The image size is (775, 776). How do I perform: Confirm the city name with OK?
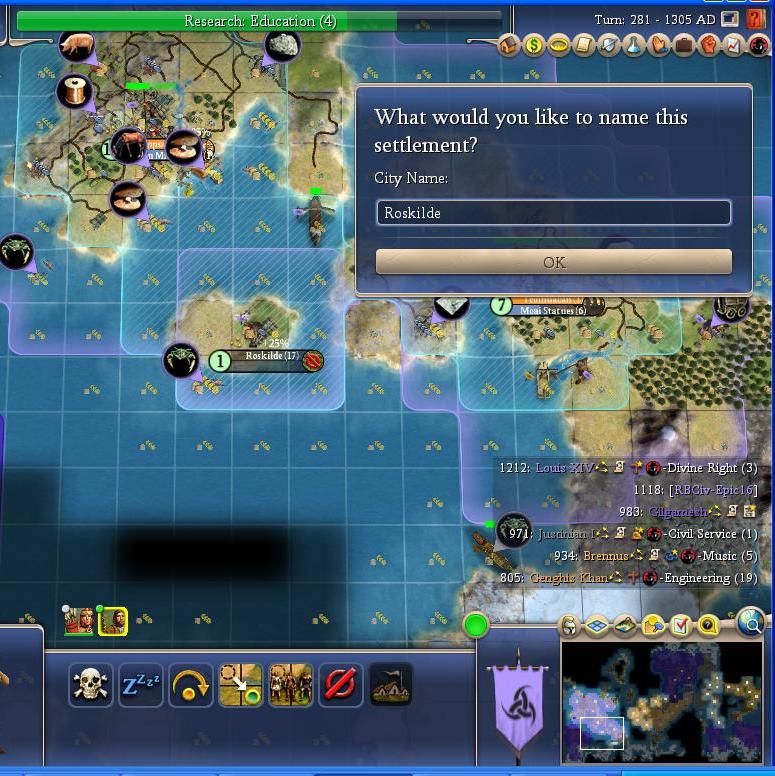(x=553, y=262)
